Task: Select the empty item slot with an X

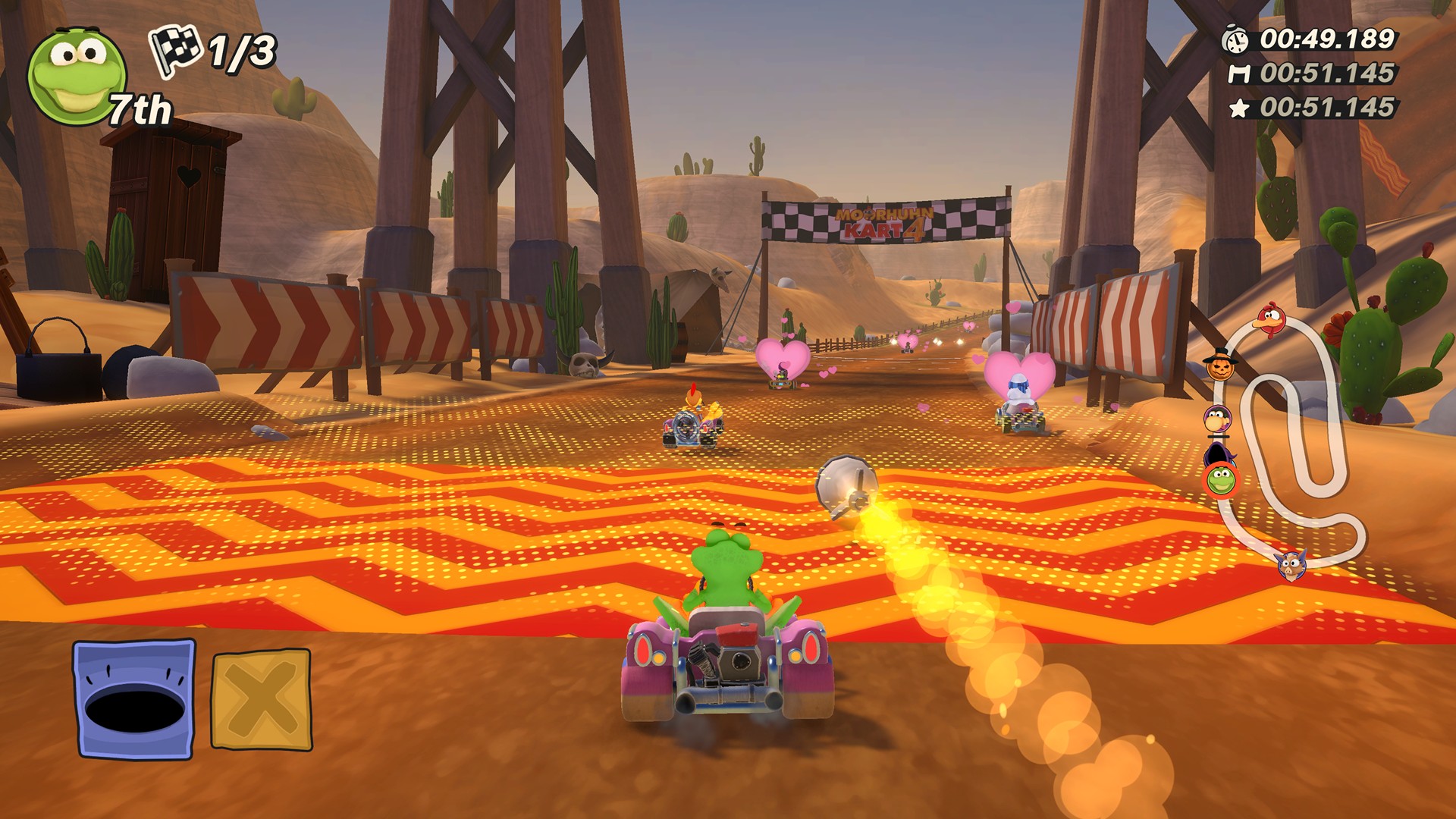Action: point(261,698)
